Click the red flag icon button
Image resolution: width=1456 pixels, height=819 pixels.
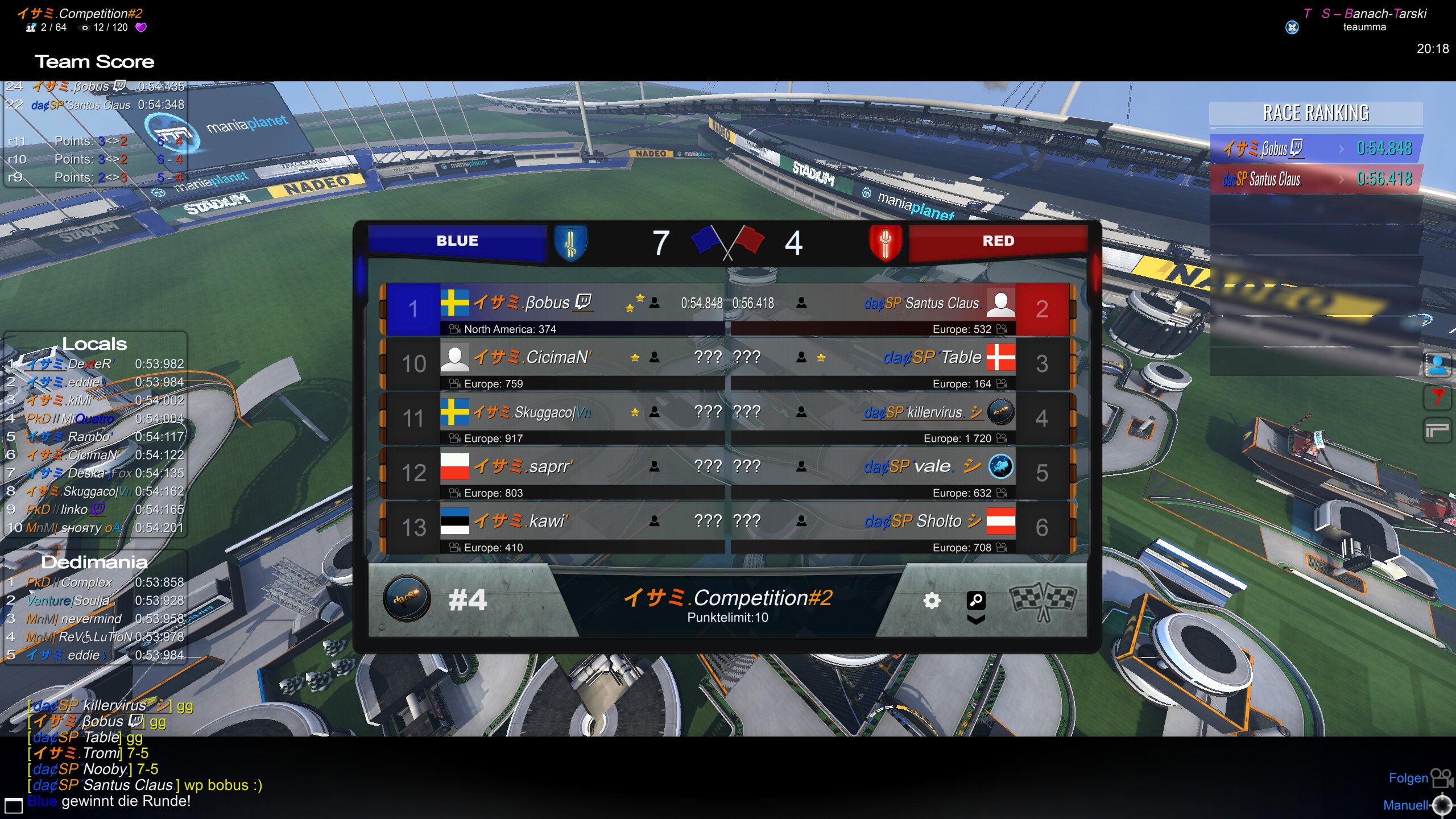pyautogui.click(x=1437, y=398)
